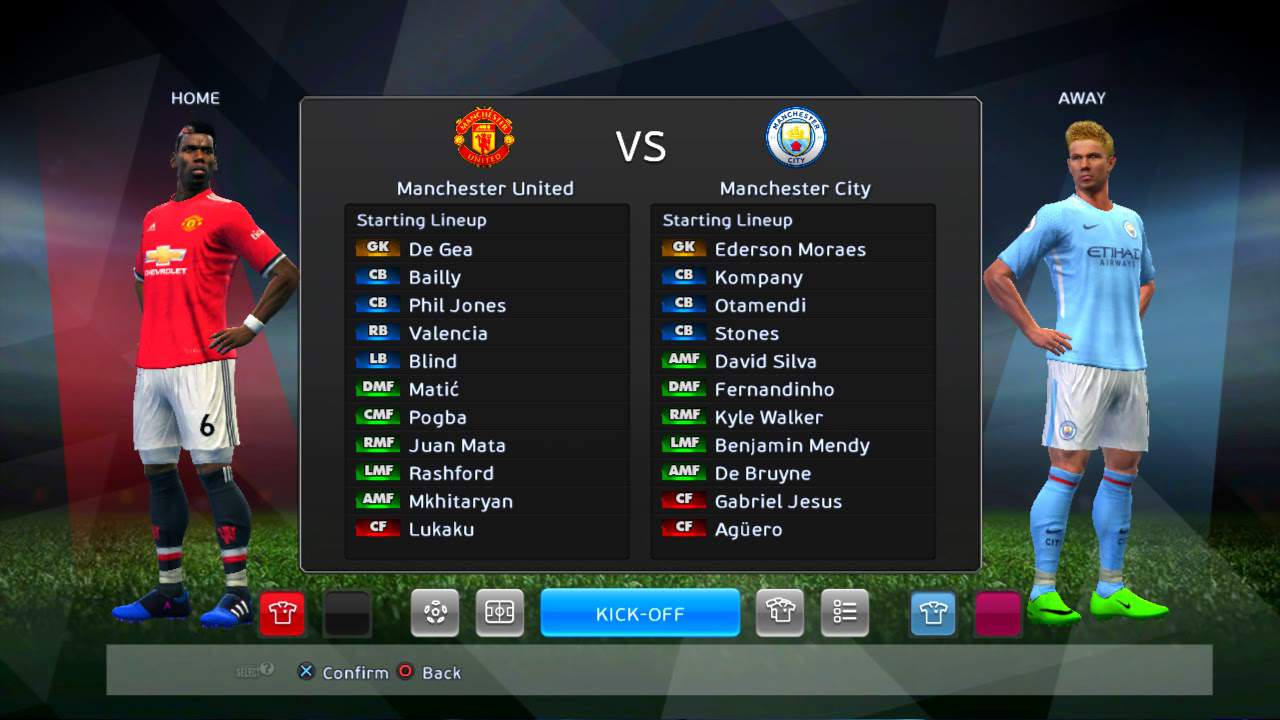Click the grey double-shirt kit button

click(780, 613)
